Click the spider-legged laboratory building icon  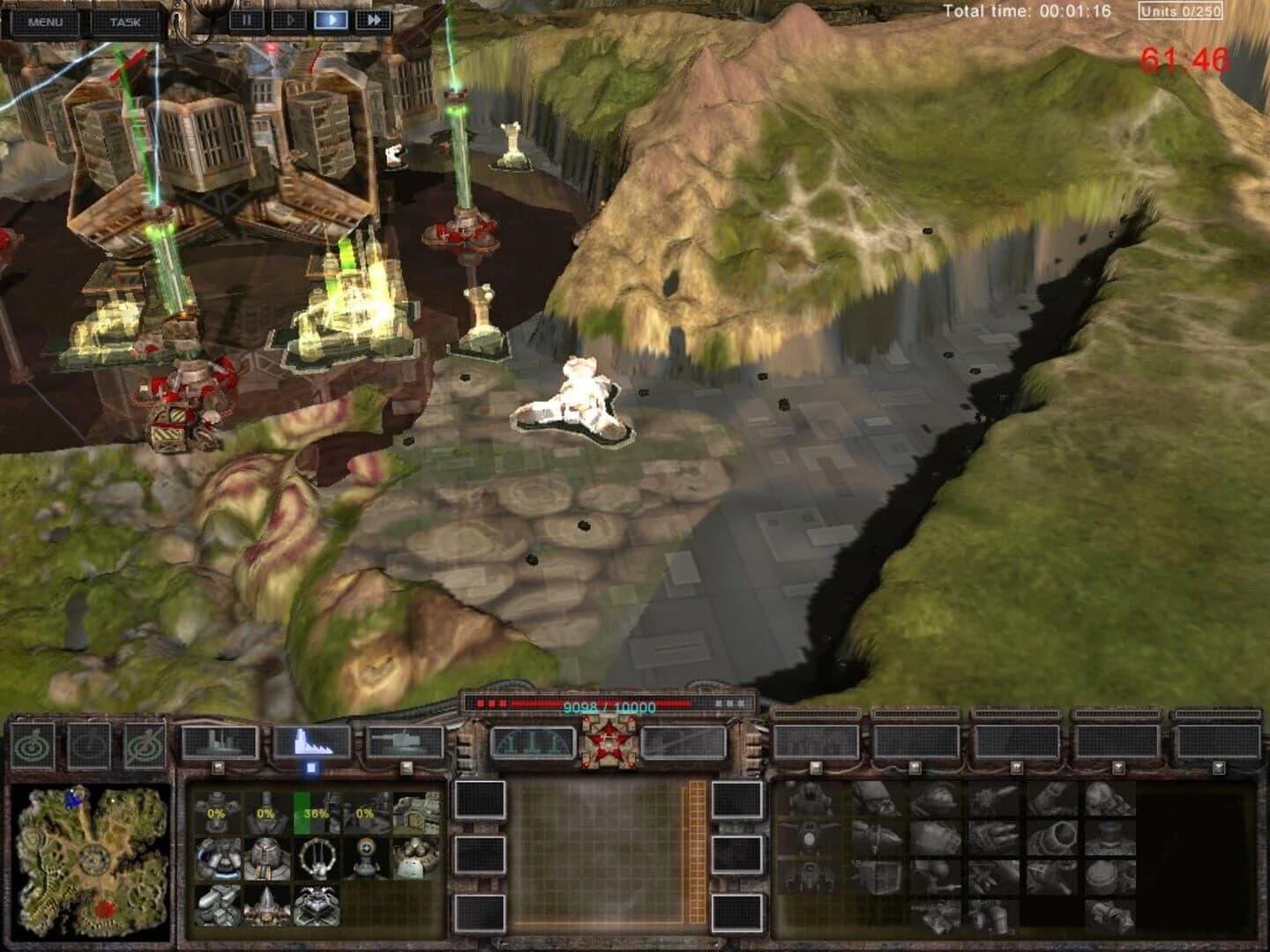(314, 906)
